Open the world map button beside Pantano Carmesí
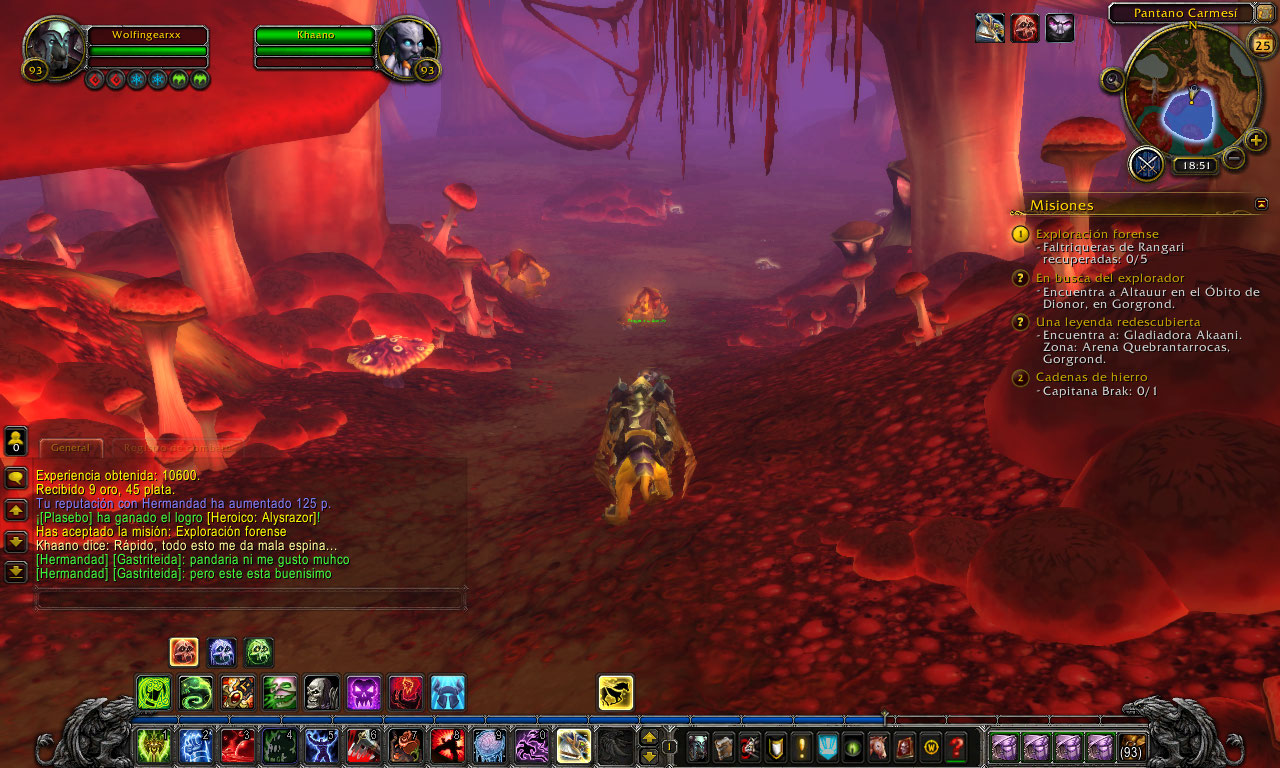Image resolution: width=1280 pixels, height=768 pixels. pyautogui.click(x=1264, y=13)
